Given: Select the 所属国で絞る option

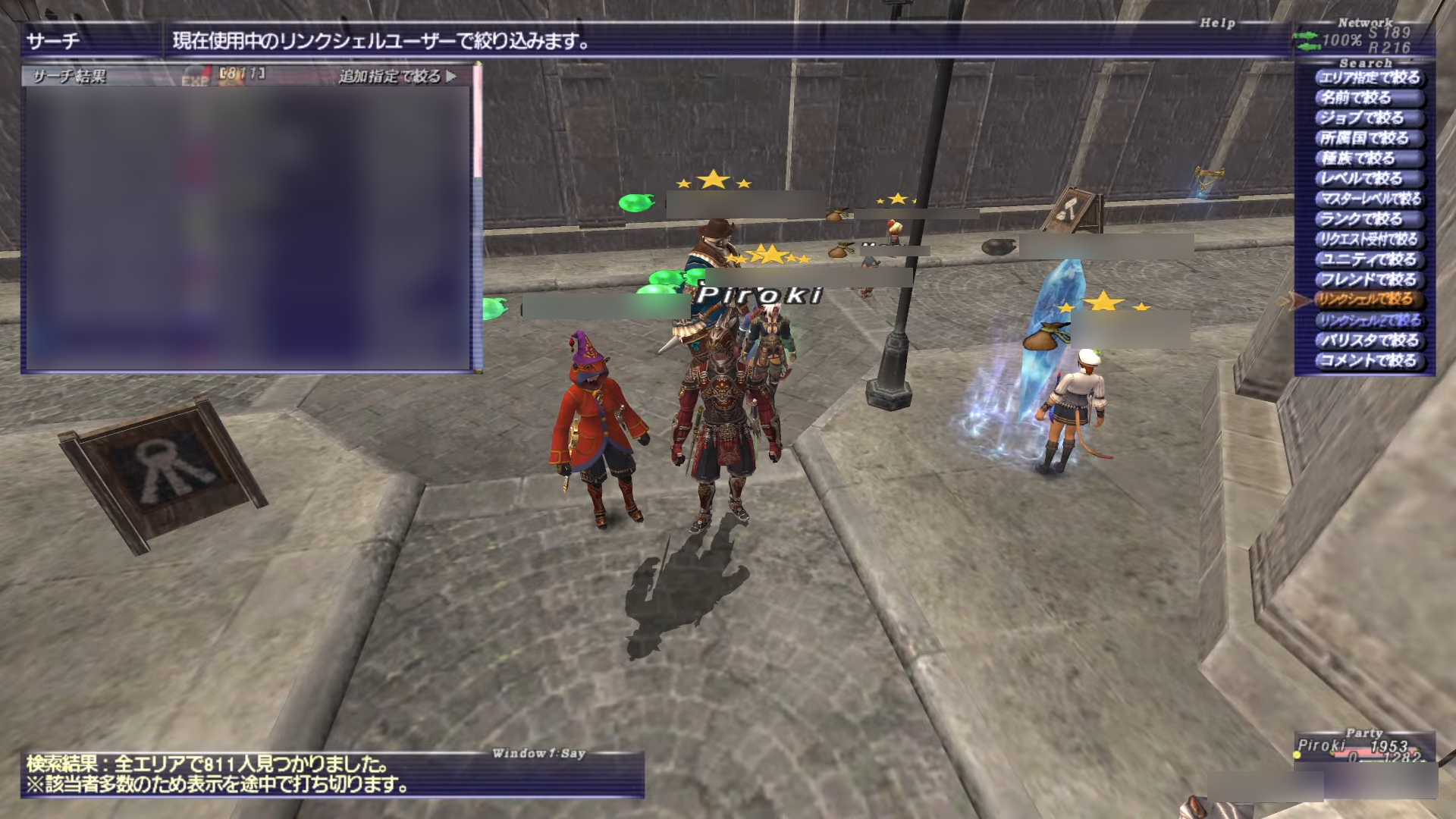Looking at the screenshot, I should click(x=1364, y=139).
